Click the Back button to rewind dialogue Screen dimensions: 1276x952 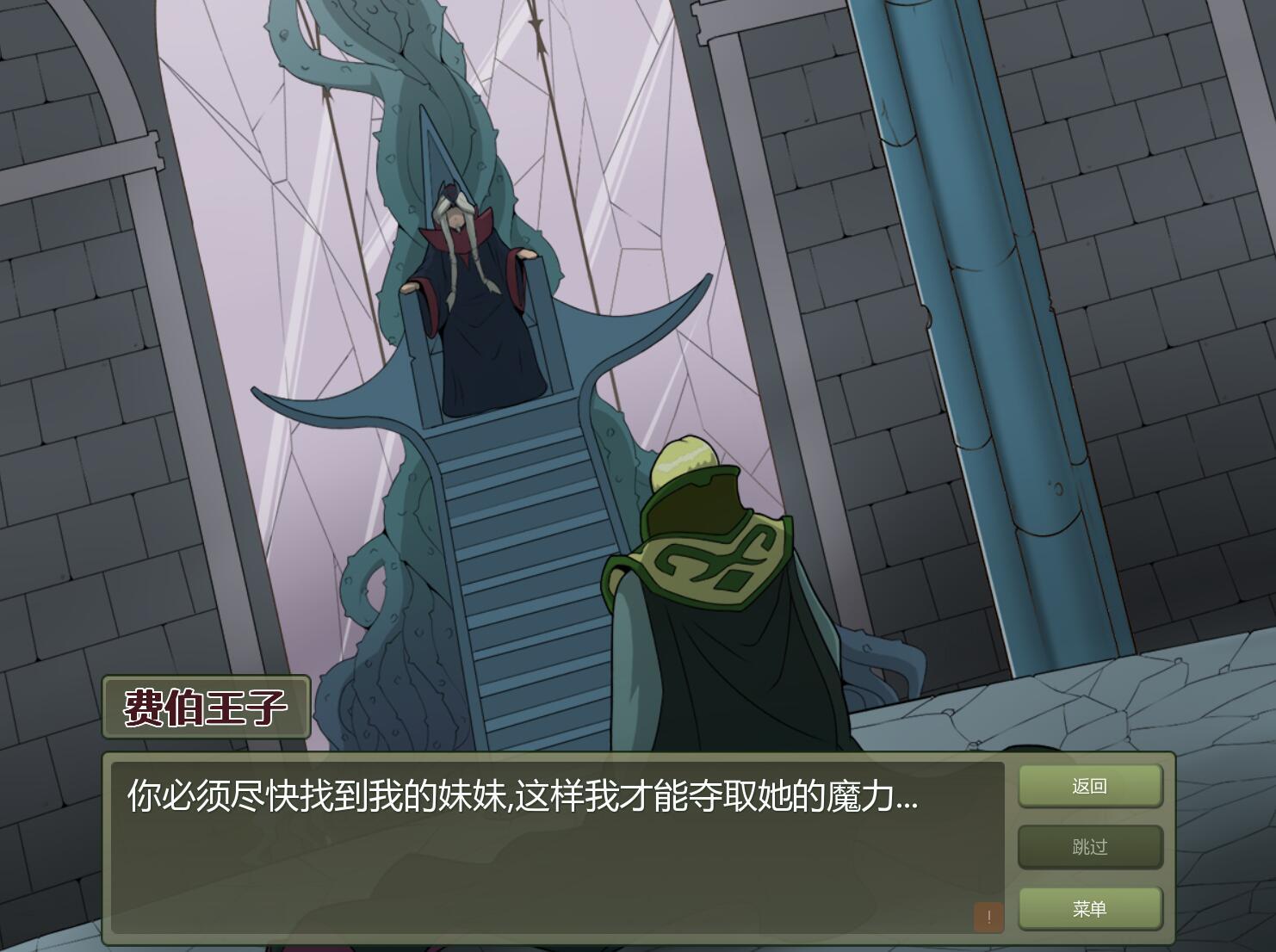(x=1089, y=786)
